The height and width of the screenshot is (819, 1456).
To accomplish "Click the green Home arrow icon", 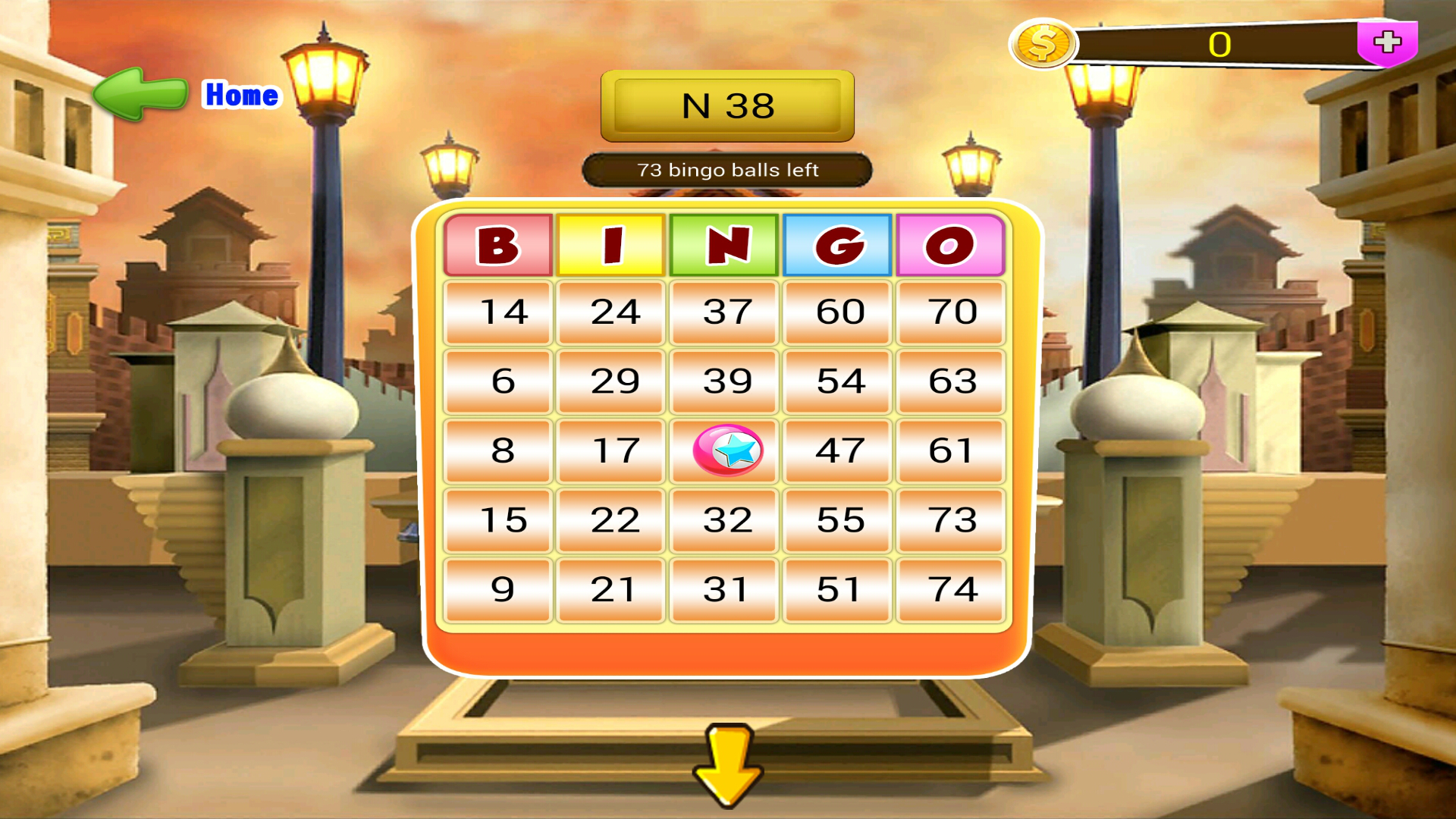I will pos(140,95).
